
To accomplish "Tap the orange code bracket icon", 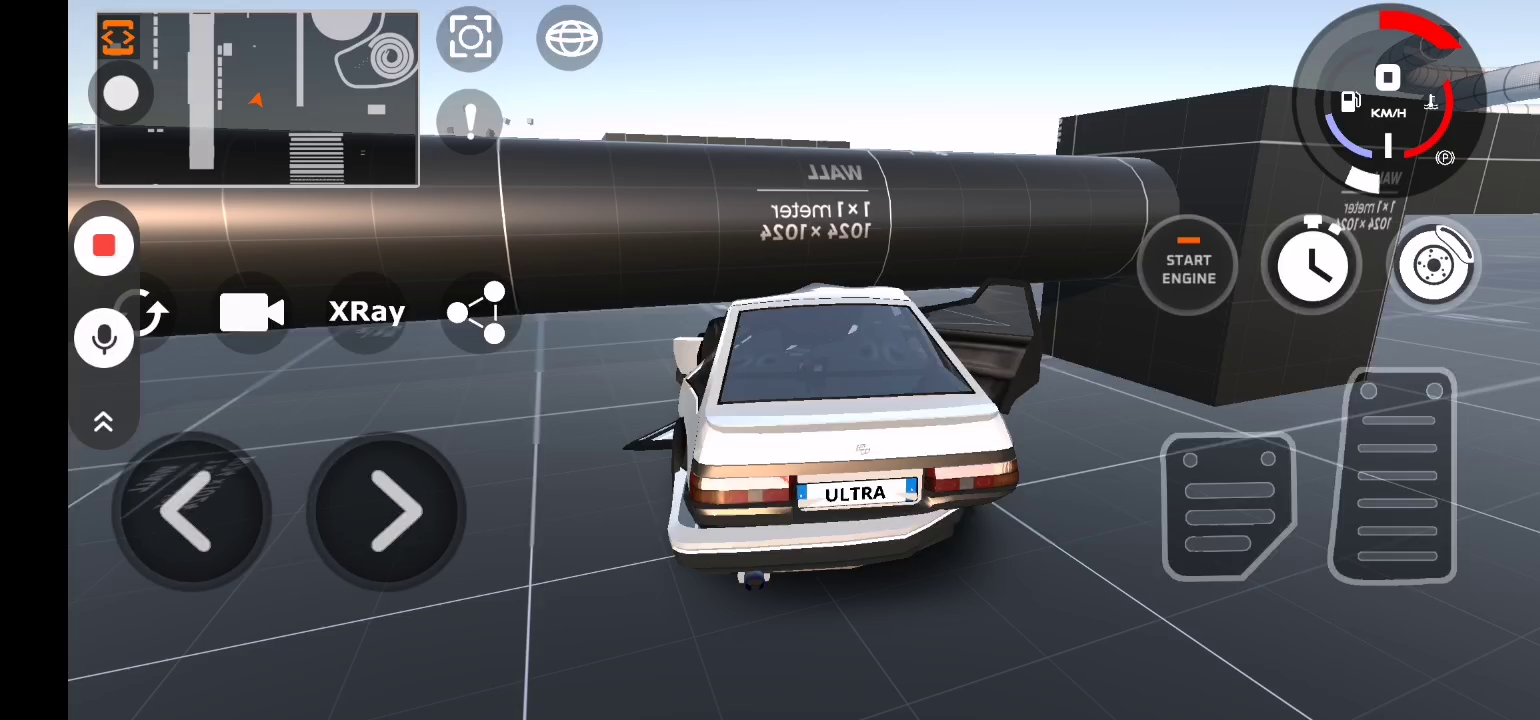I will (x=118, y=37).
